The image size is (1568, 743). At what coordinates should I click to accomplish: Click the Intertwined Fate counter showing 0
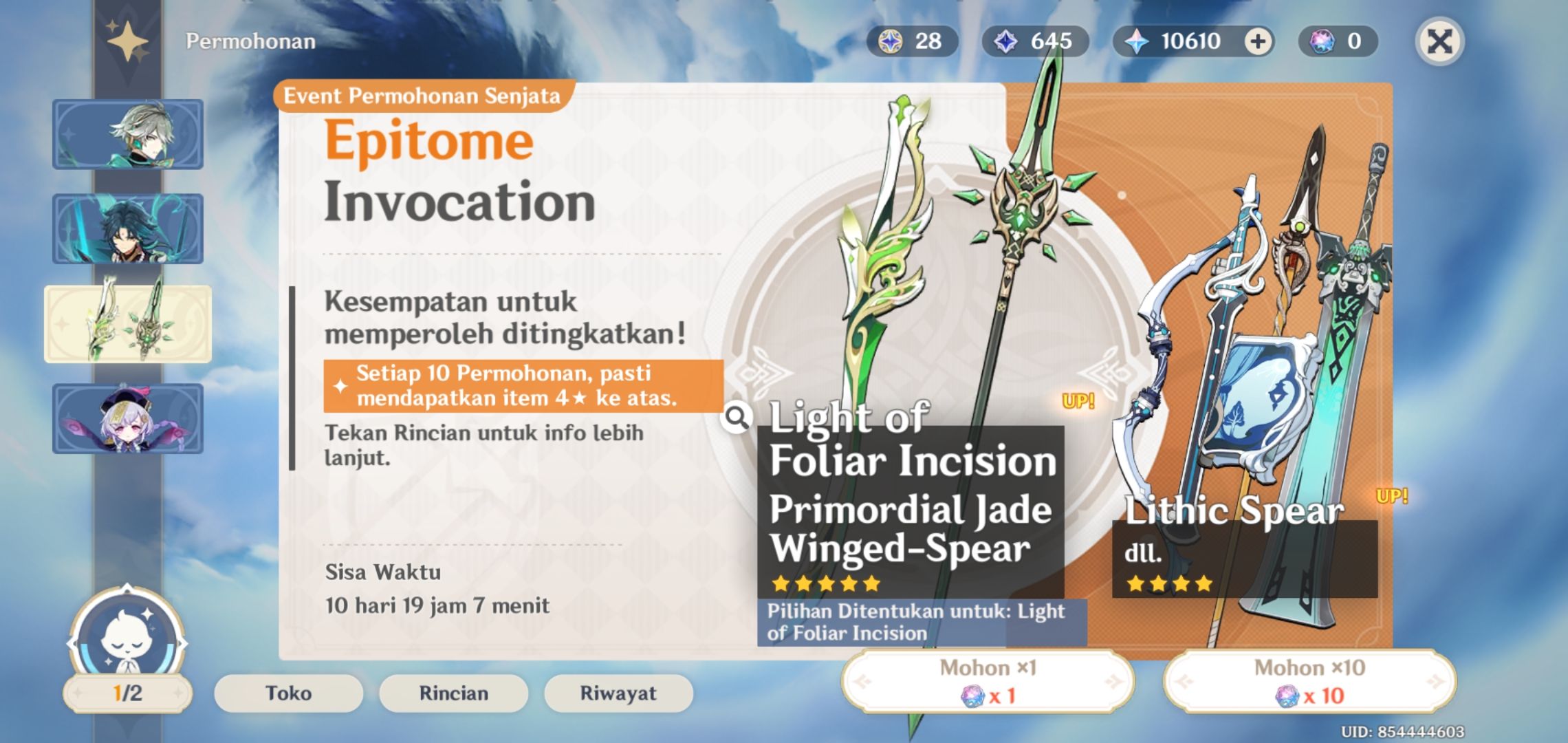1323,43
